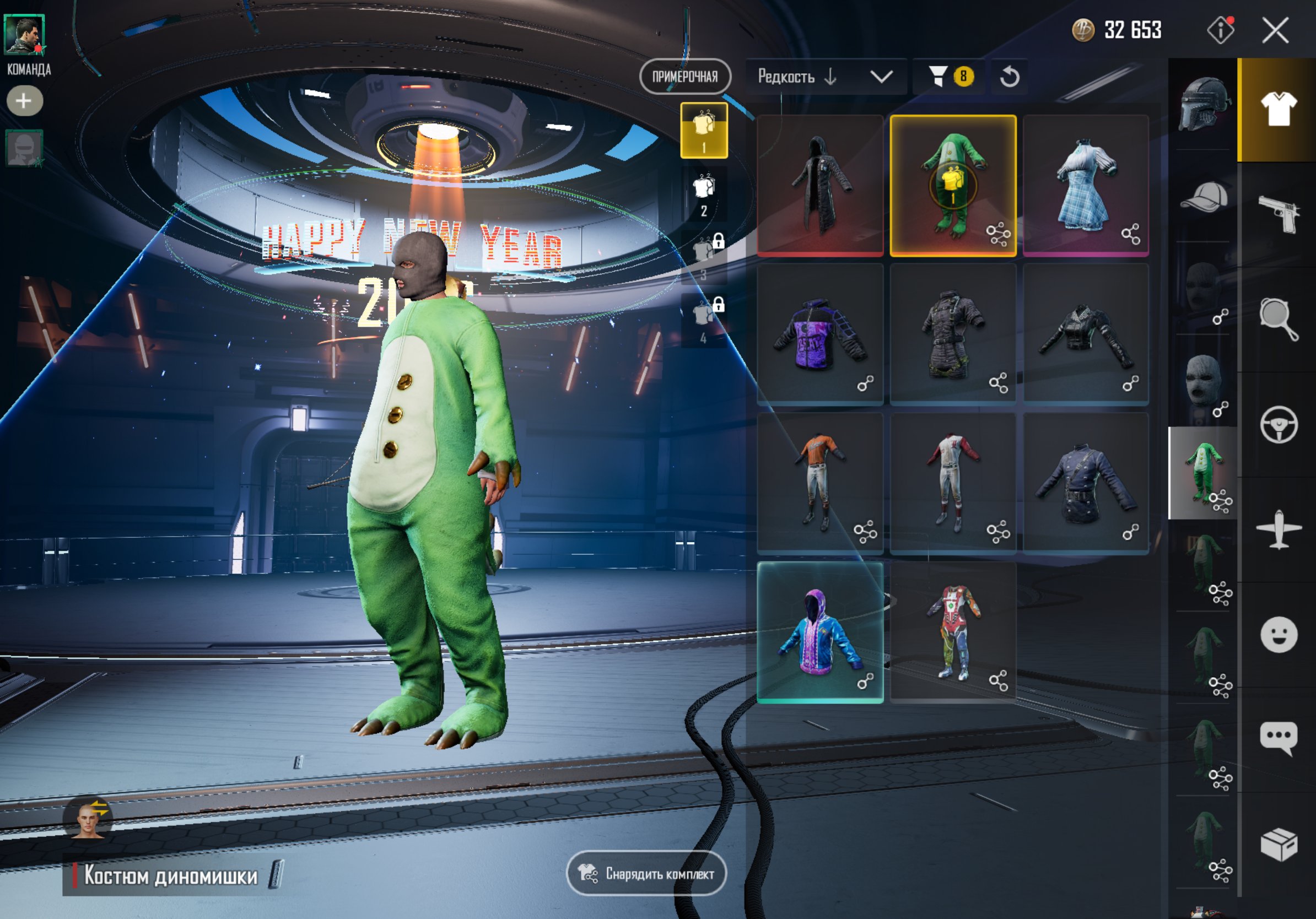Reset the outfit with the circular arrow
The width and height of the screenshot is (1316, 919).
pos(1010,76)
